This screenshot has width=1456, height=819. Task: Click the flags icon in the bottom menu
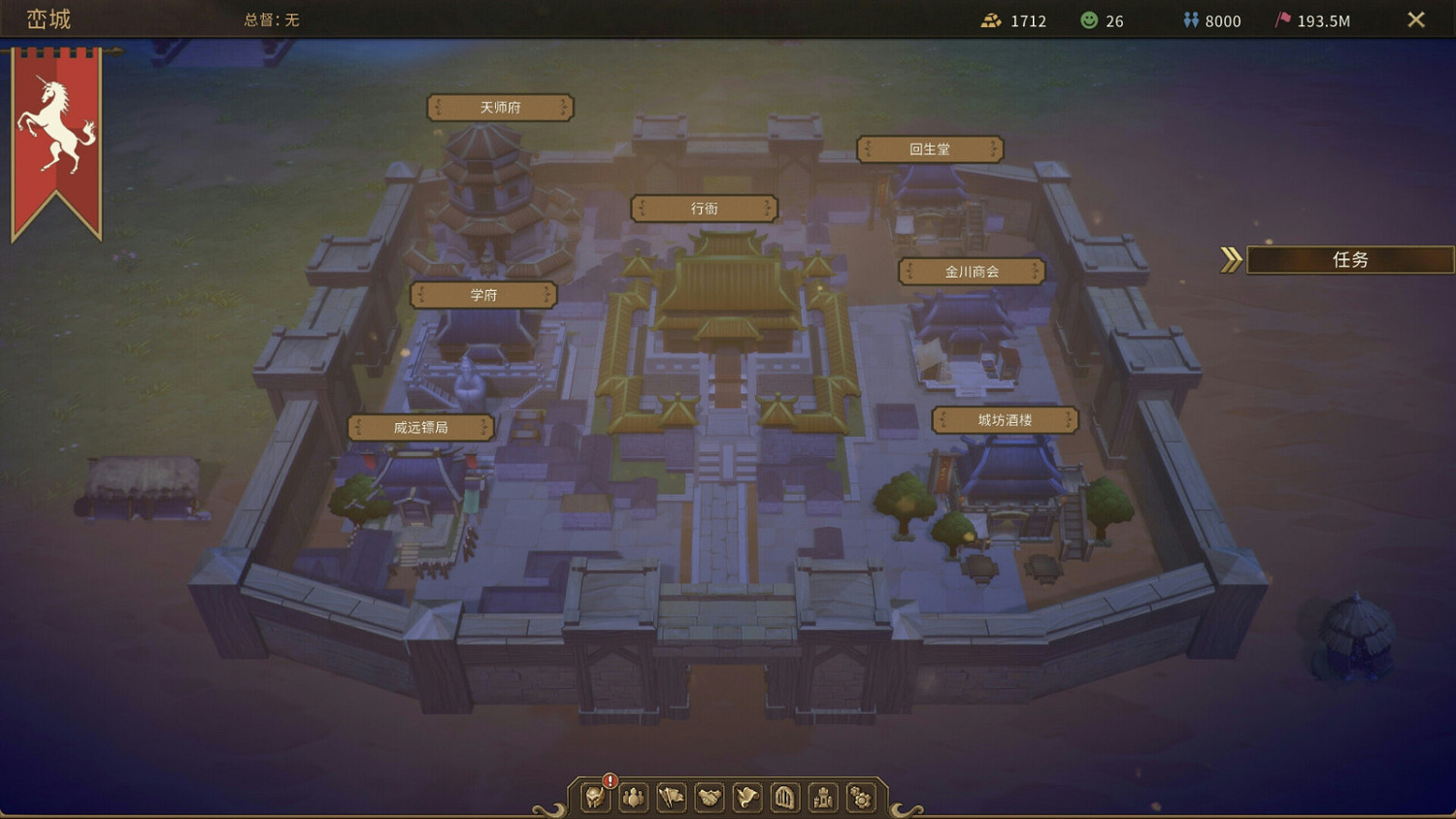tap(671, 798)
